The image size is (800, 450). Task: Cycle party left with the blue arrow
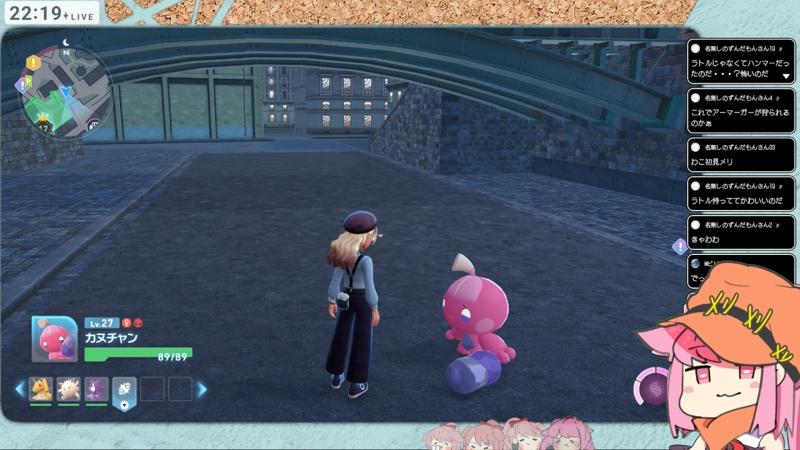[x=19, y=388]
